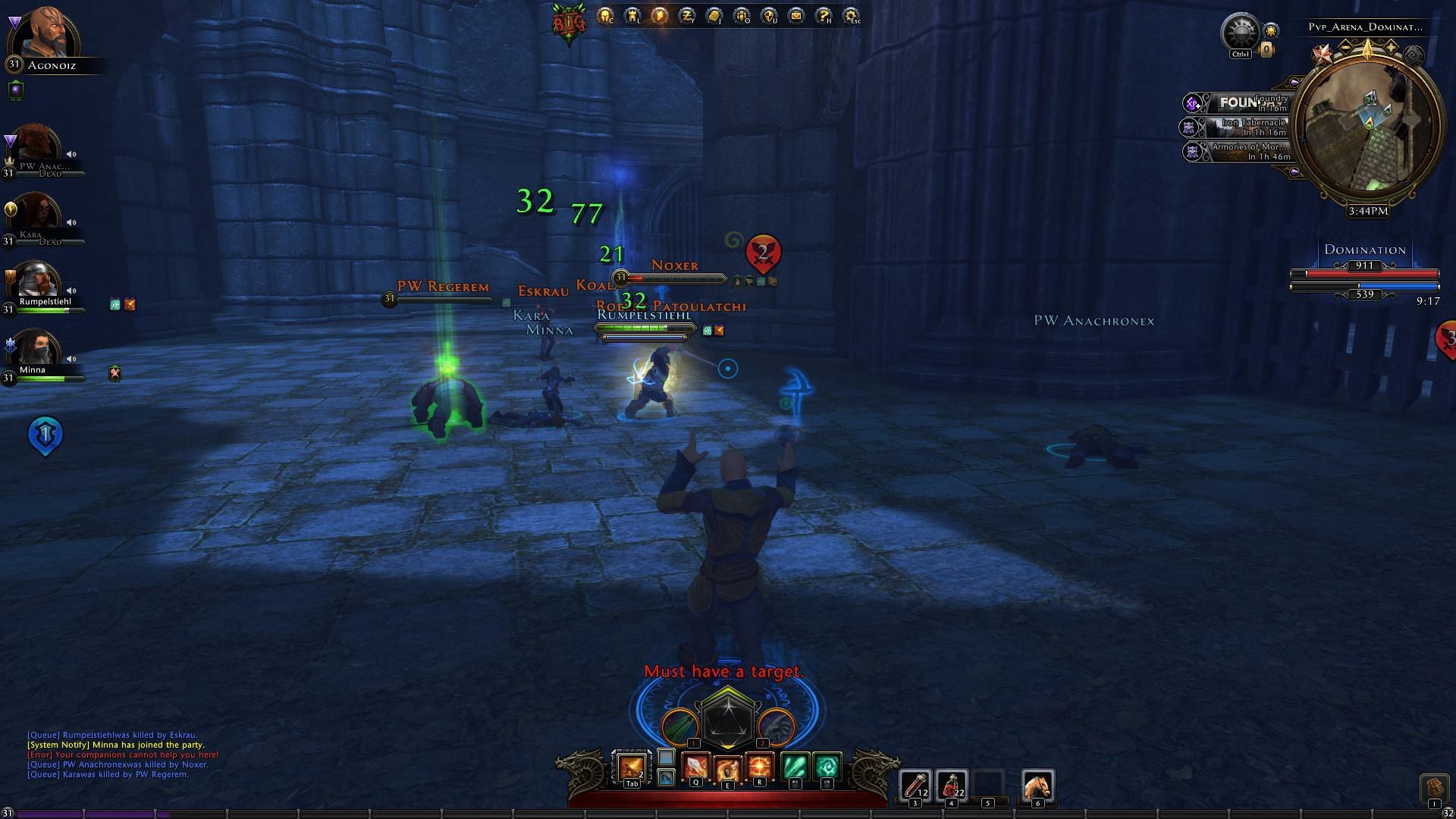The height and width of the screenshot is (819, 1456).
Task: Zoom out the minimap with minus button
Action: coord(1345,47)
